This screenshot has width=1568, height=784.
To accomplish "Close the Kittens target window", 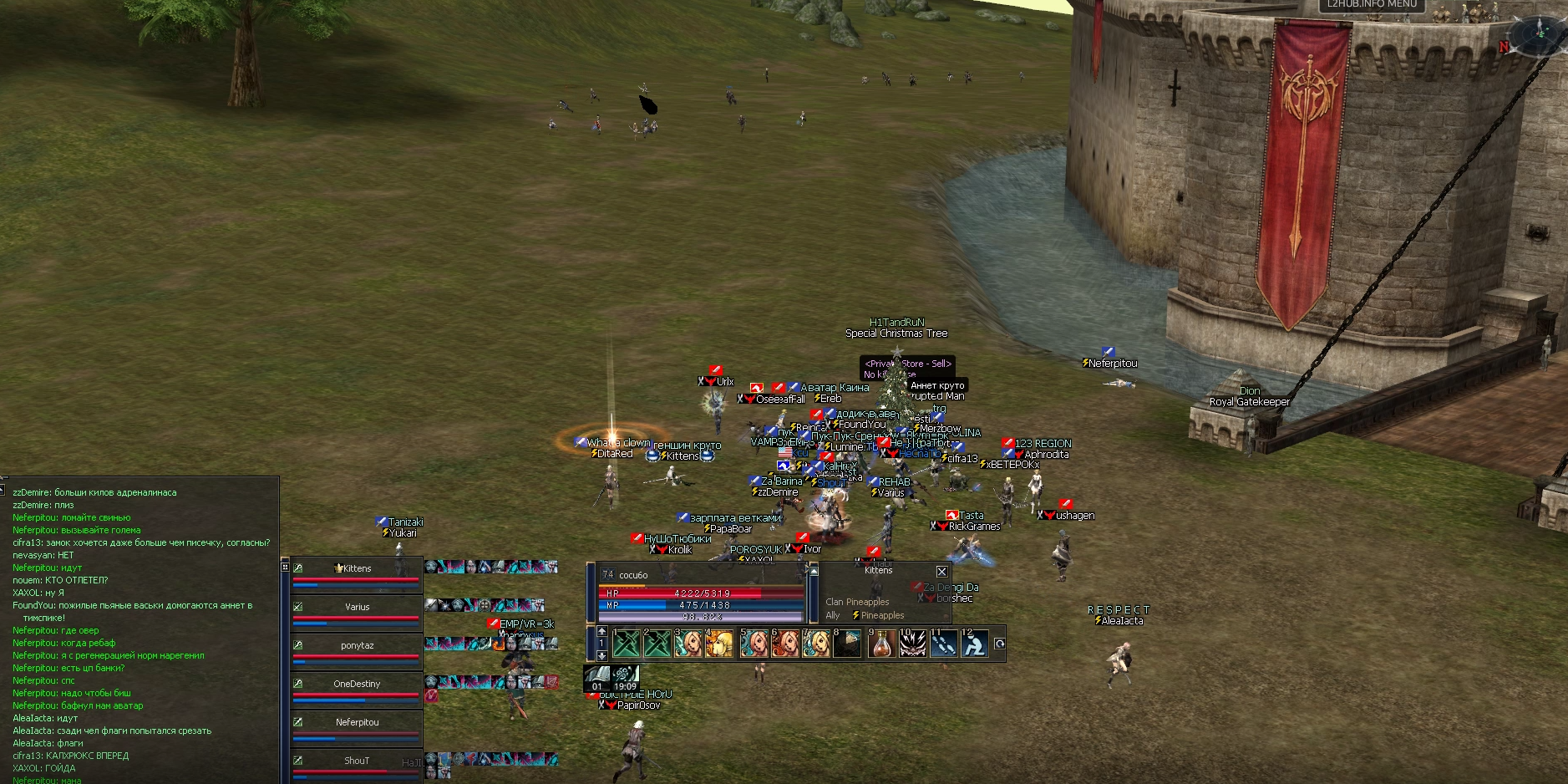I will [x=941, y=572].
